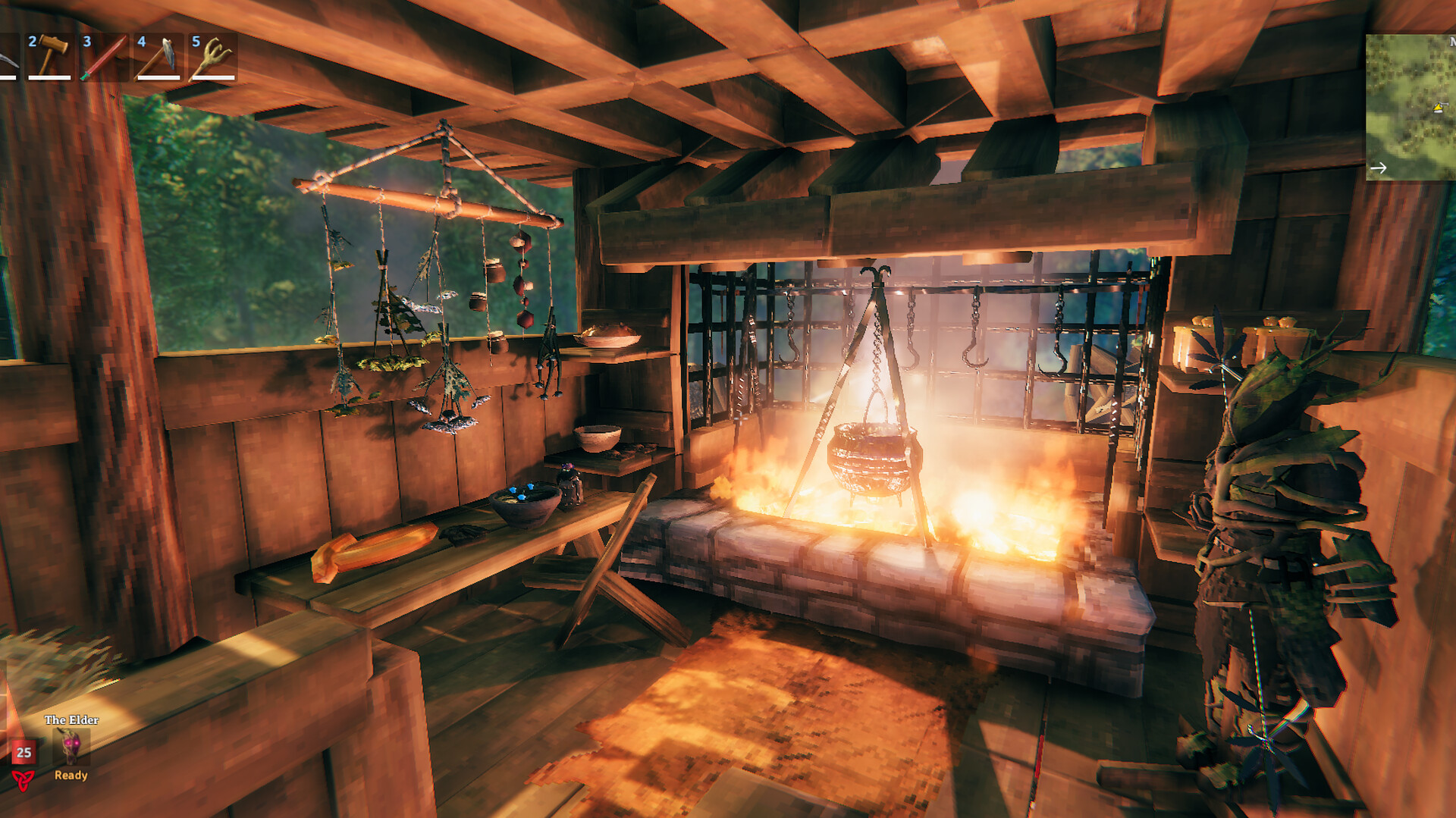Activate The Elder forsaken power icon
The image size is (1456, 818).
(70, 746)
